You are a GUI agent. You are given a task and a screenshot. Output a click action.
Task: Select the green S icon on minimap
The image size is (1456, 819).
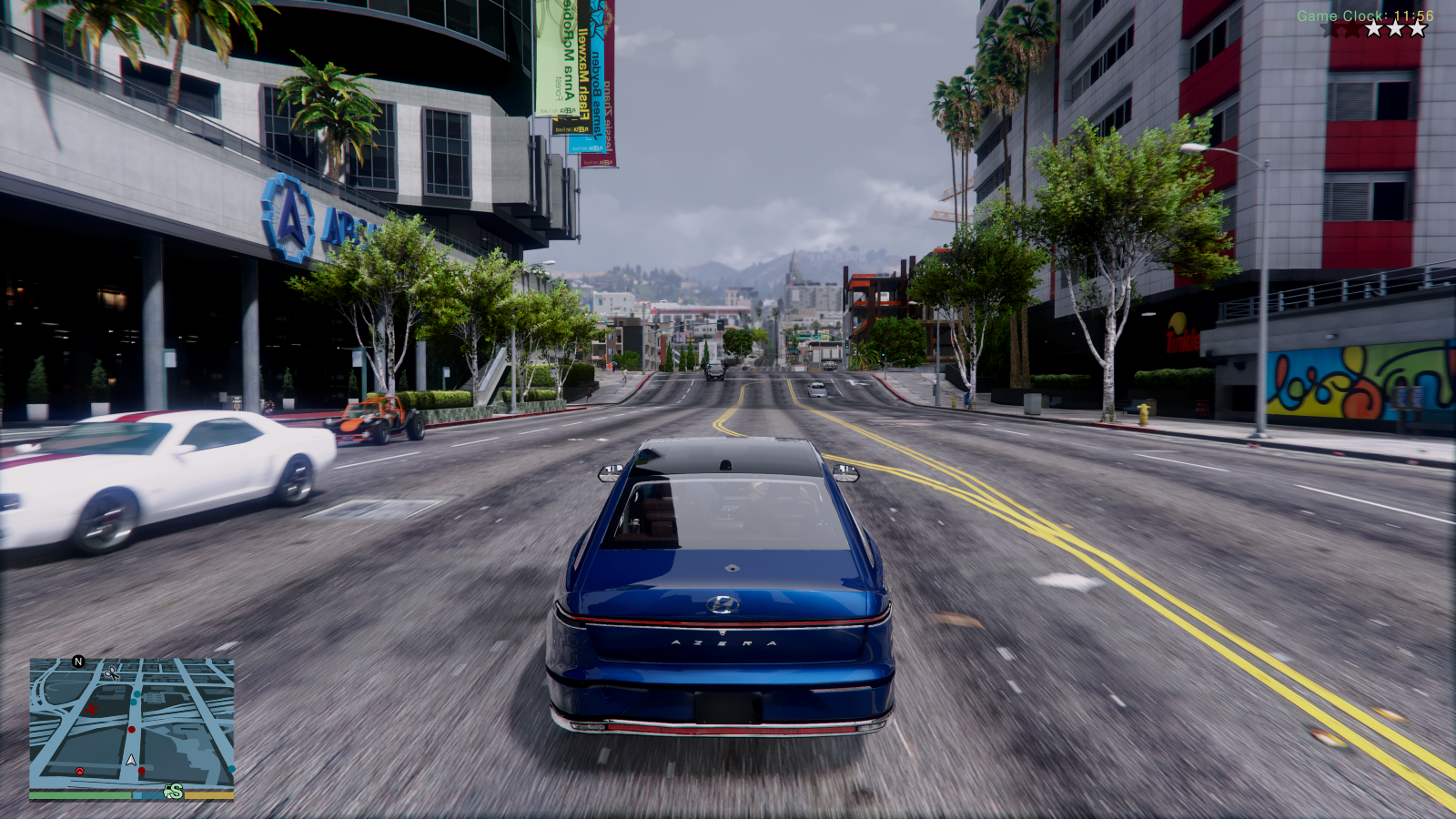[174, 792]
